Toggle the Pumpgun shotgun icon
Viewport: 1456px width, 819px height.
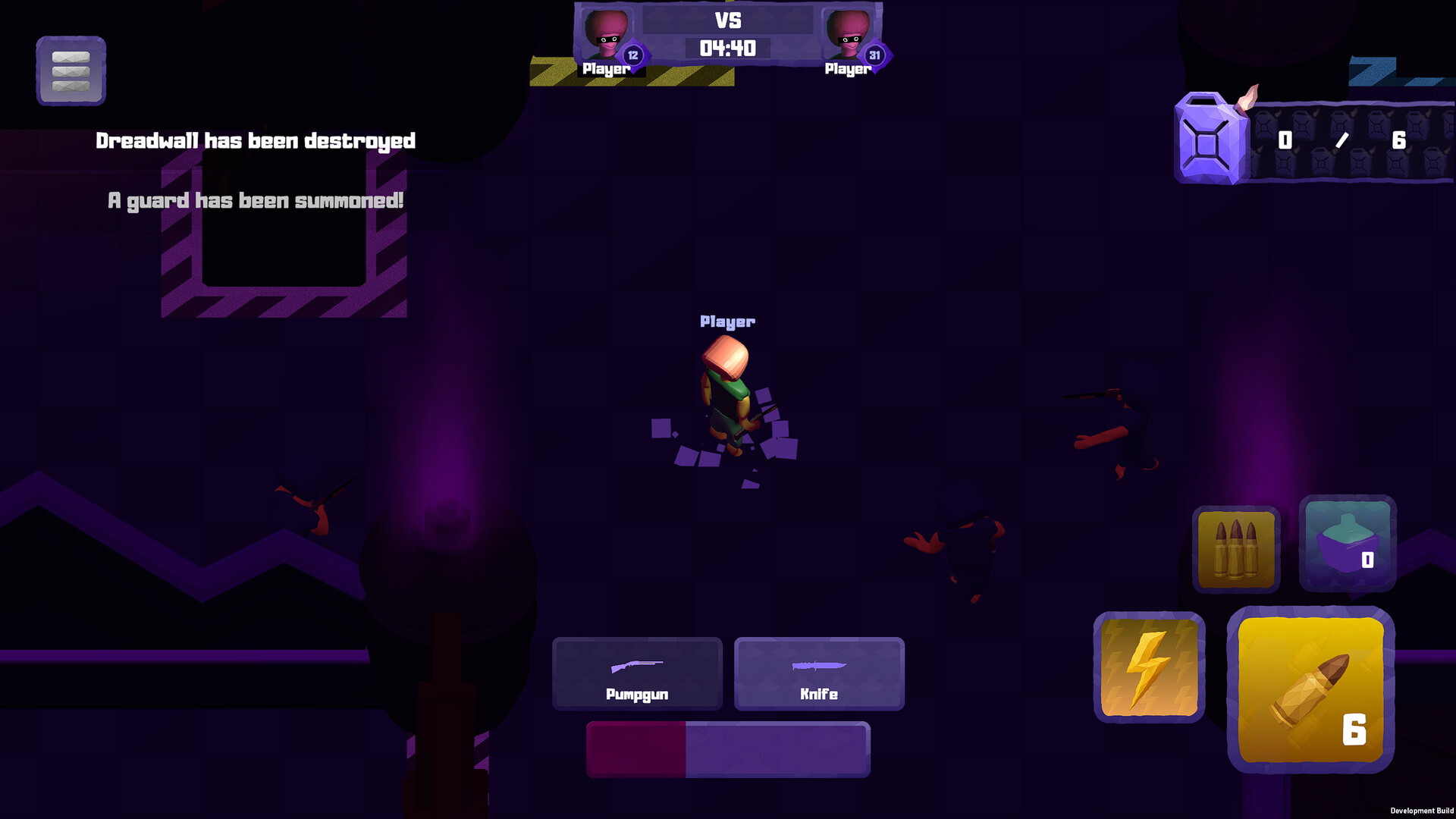point(637,666)
